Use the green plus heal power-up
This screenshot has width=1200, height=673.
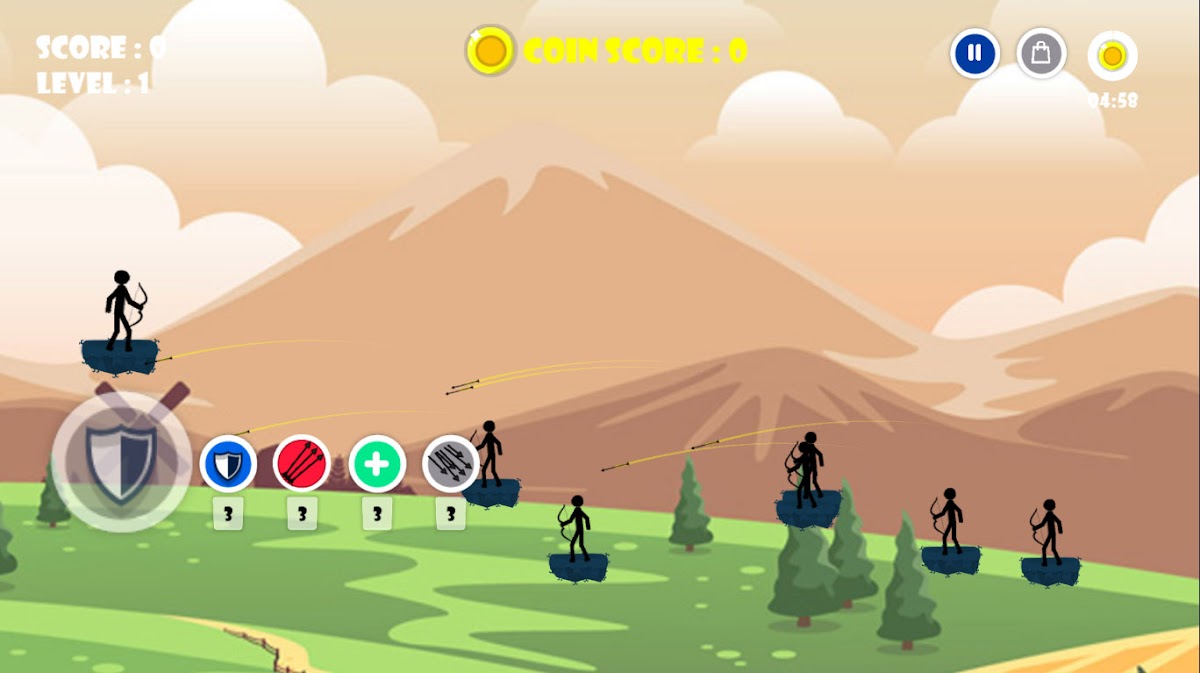click(x=377, y=464)
